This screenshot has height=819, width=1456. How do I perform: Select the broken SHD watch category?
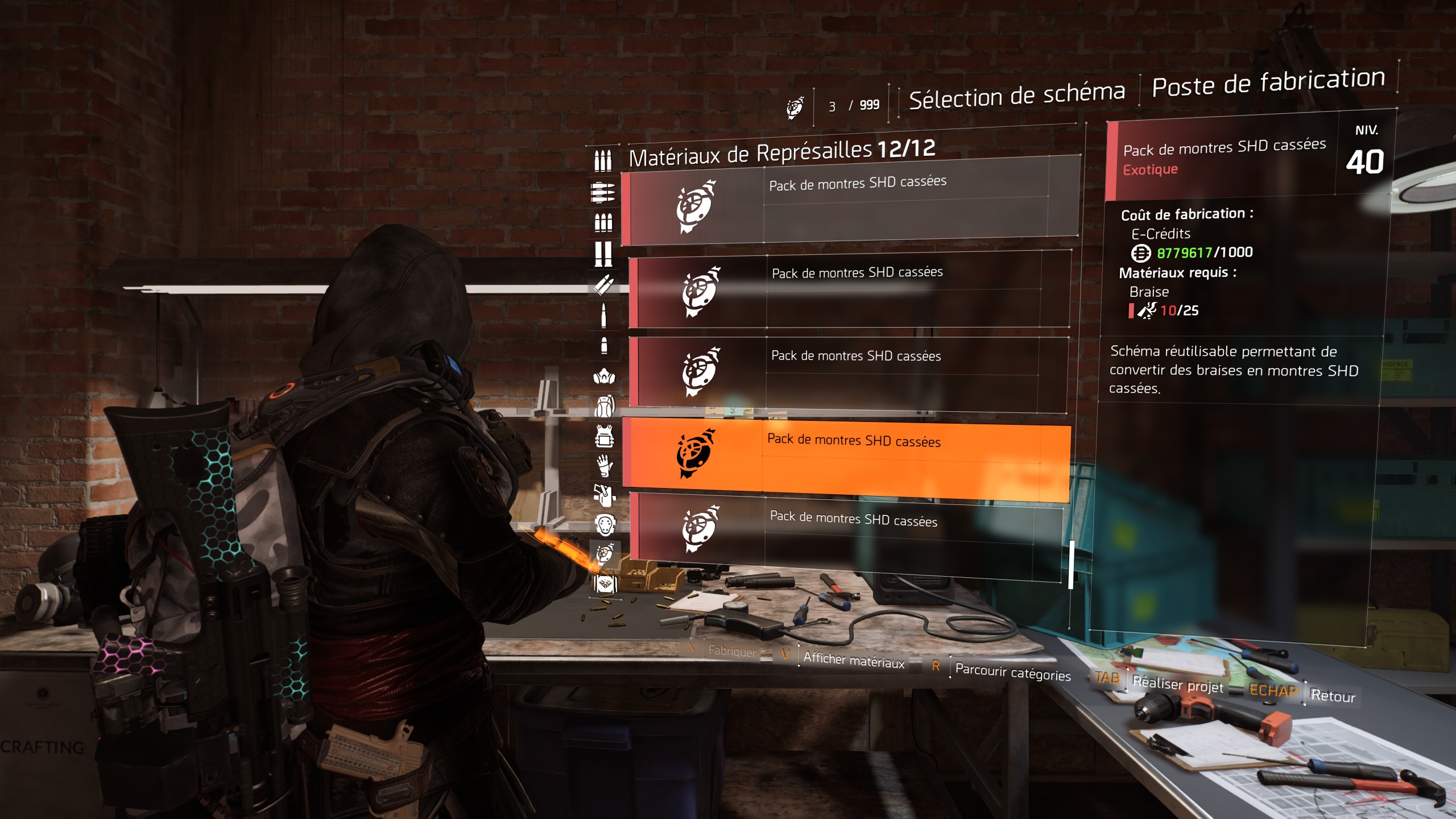click(605, 553)
